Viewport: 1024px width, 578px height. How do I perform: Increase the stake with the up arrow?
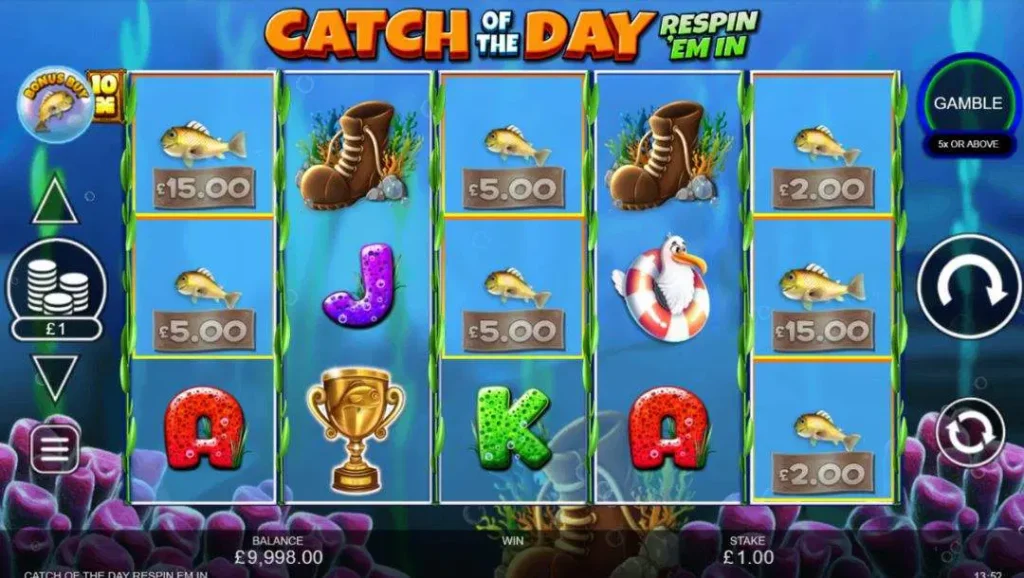click(x=55, y=203)
